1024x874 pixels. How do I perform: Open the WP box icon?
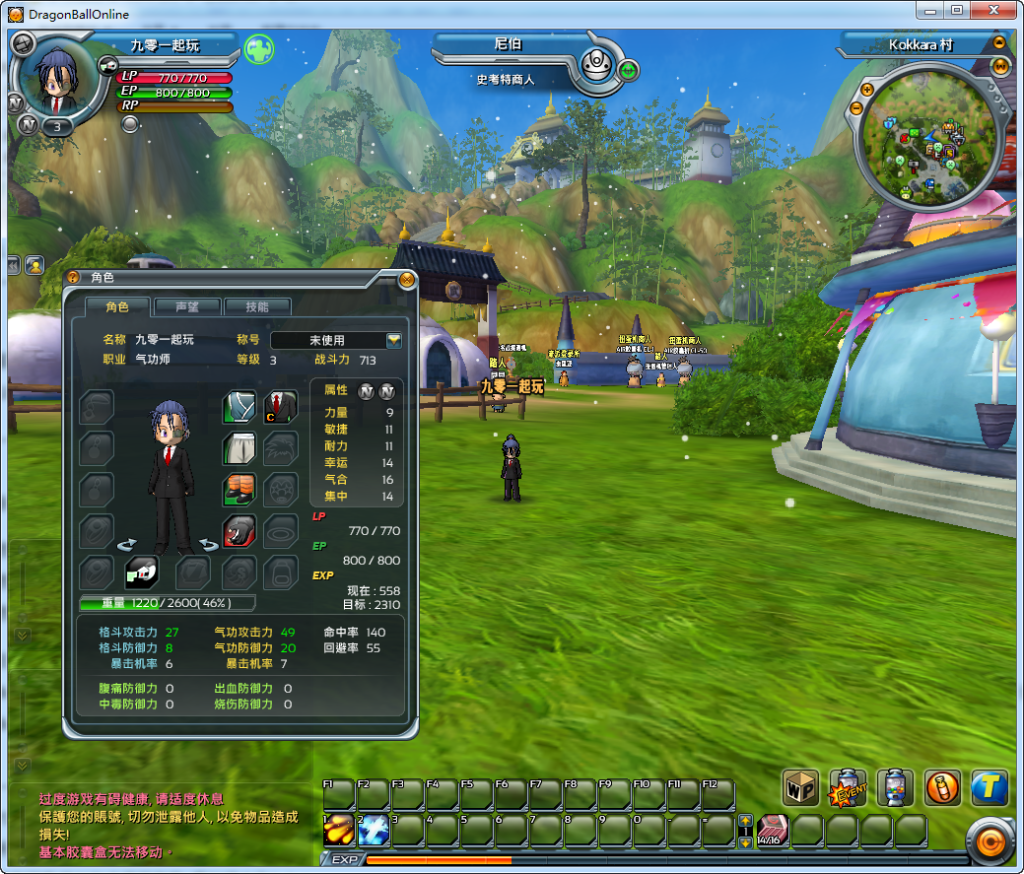[801, 787]
